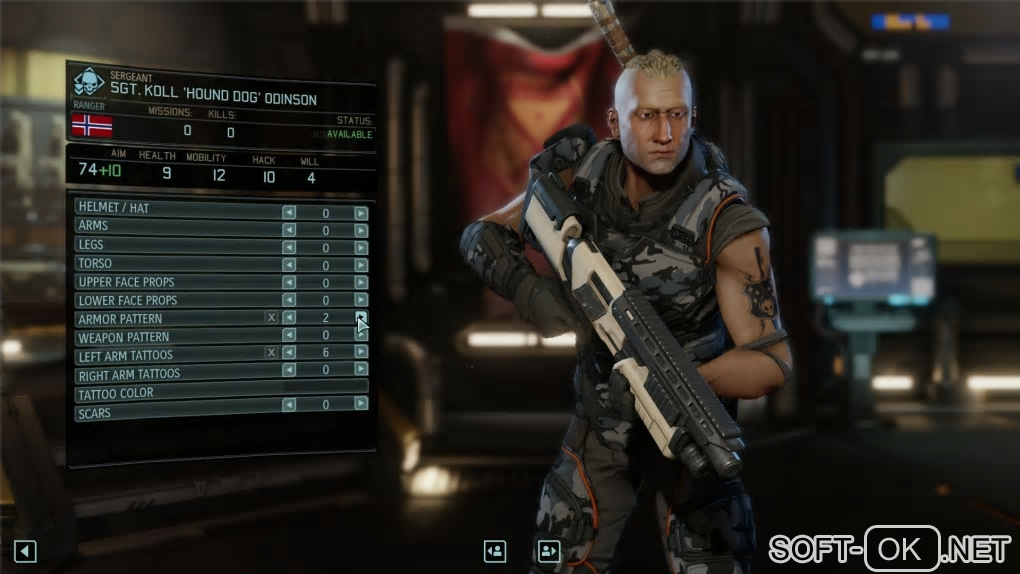
Task: Switch to the next Right Arm Tattoo
Action: 361,370
